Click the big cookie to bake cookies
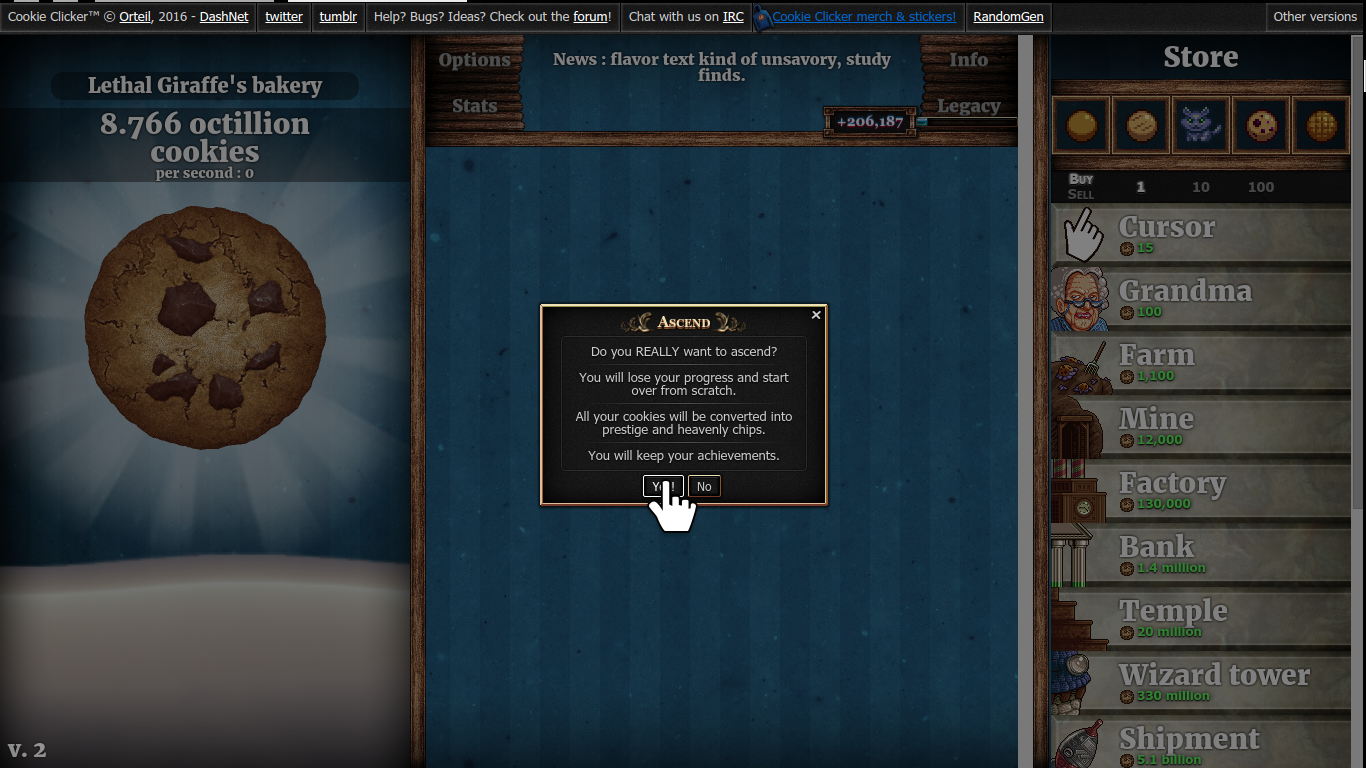 point(204,330)
